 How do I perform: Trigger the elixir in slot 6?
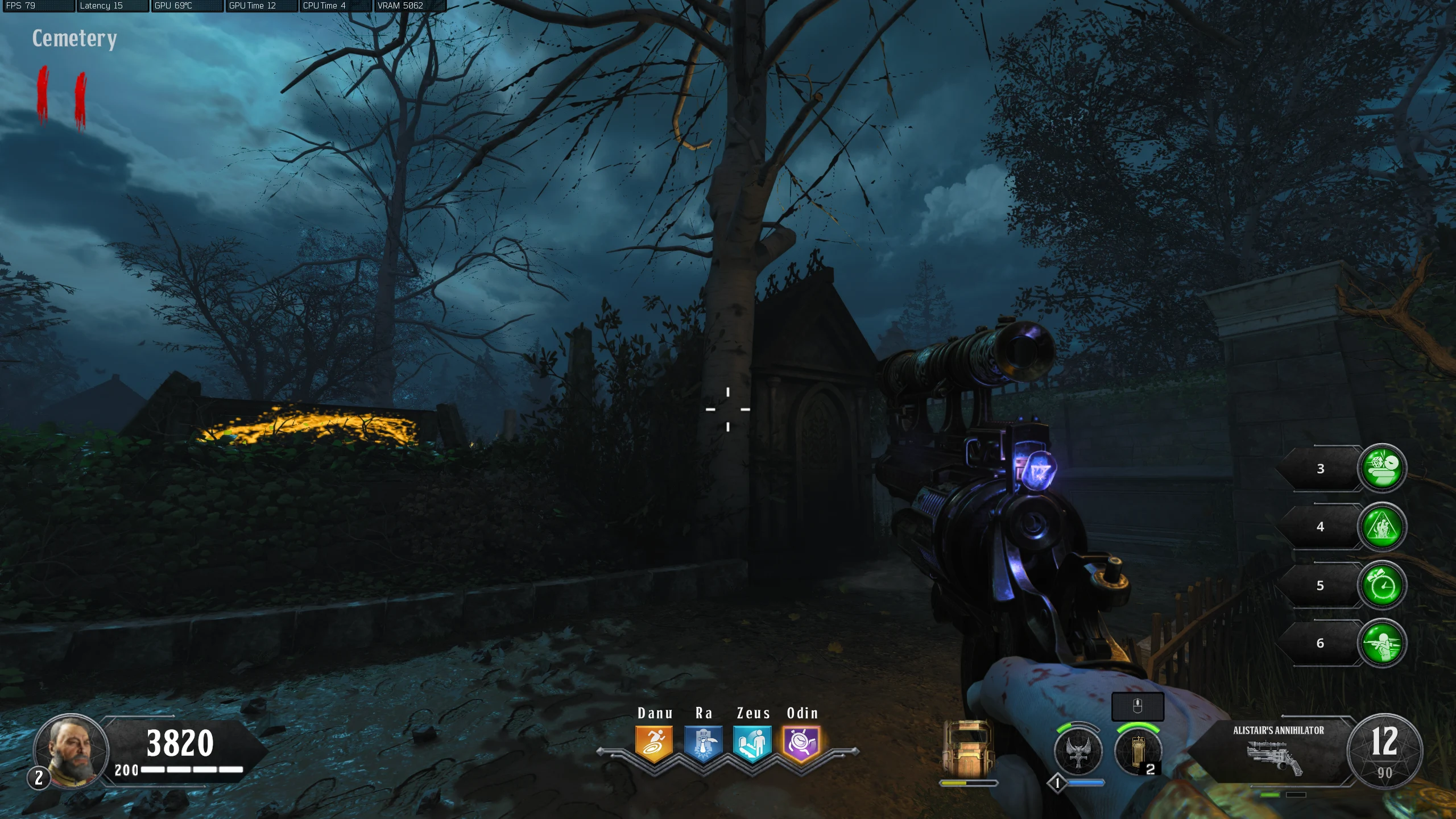click(x=1381, y=643)
